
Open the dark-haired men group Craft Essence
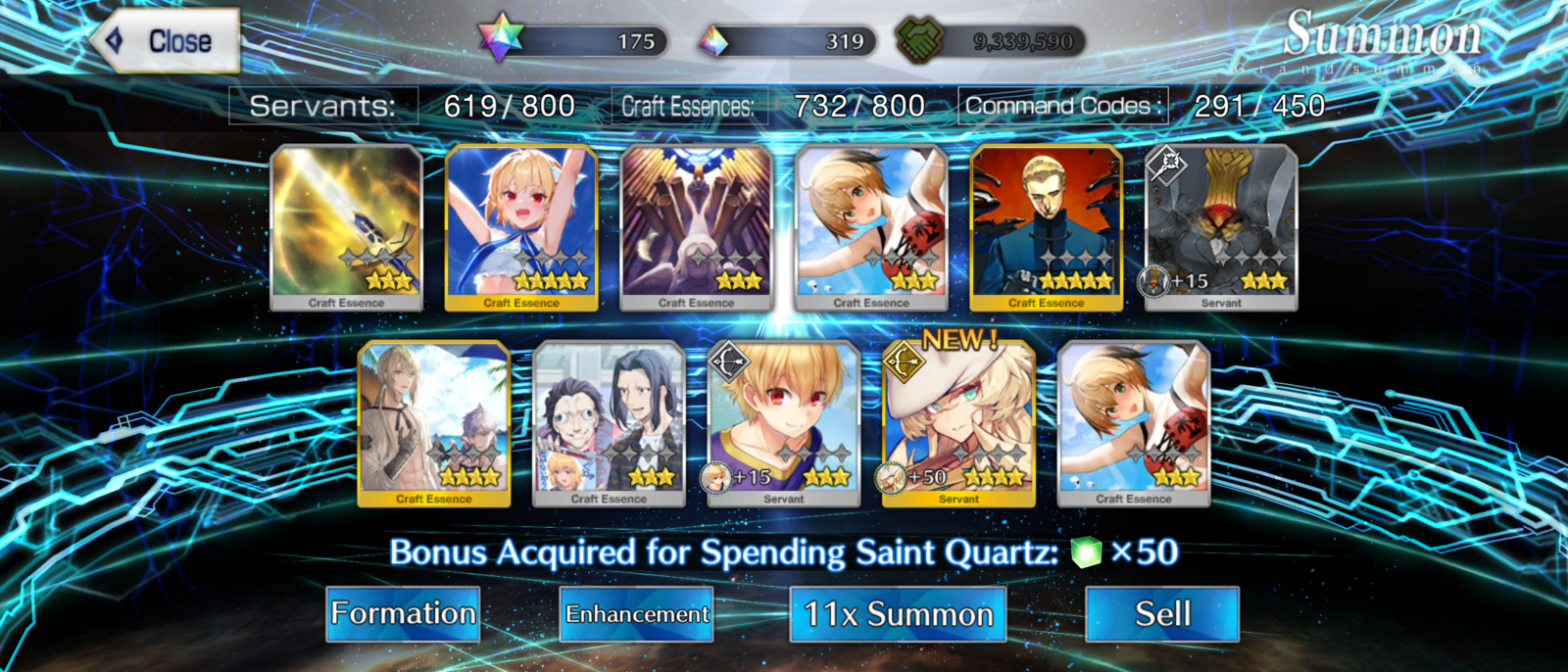pos(609,423)
